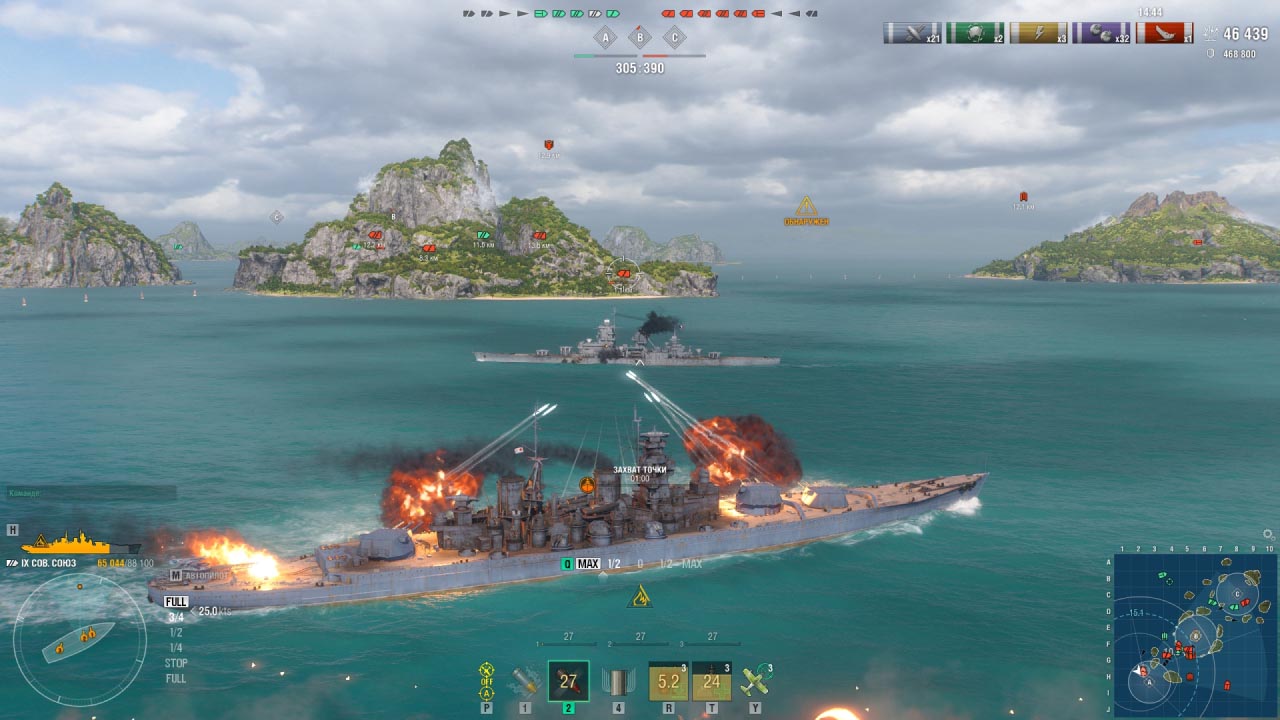Toggle the anti-aircraft and secondary fire switch
Screen dimensions: 1280x720
(x=487, y=682)
